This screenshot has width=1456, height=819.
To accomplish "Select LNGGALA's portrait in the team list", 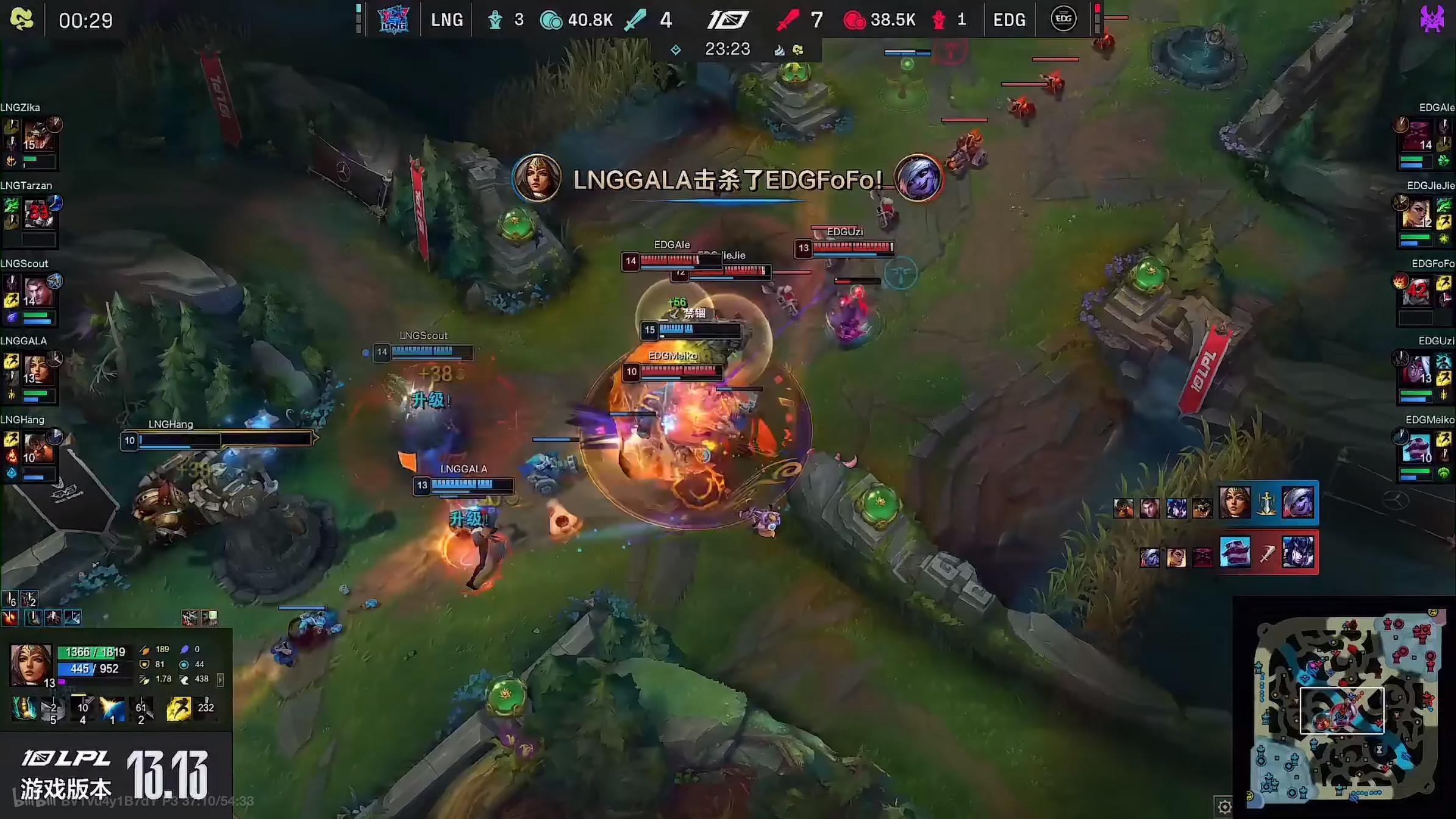I will (37, 369).
